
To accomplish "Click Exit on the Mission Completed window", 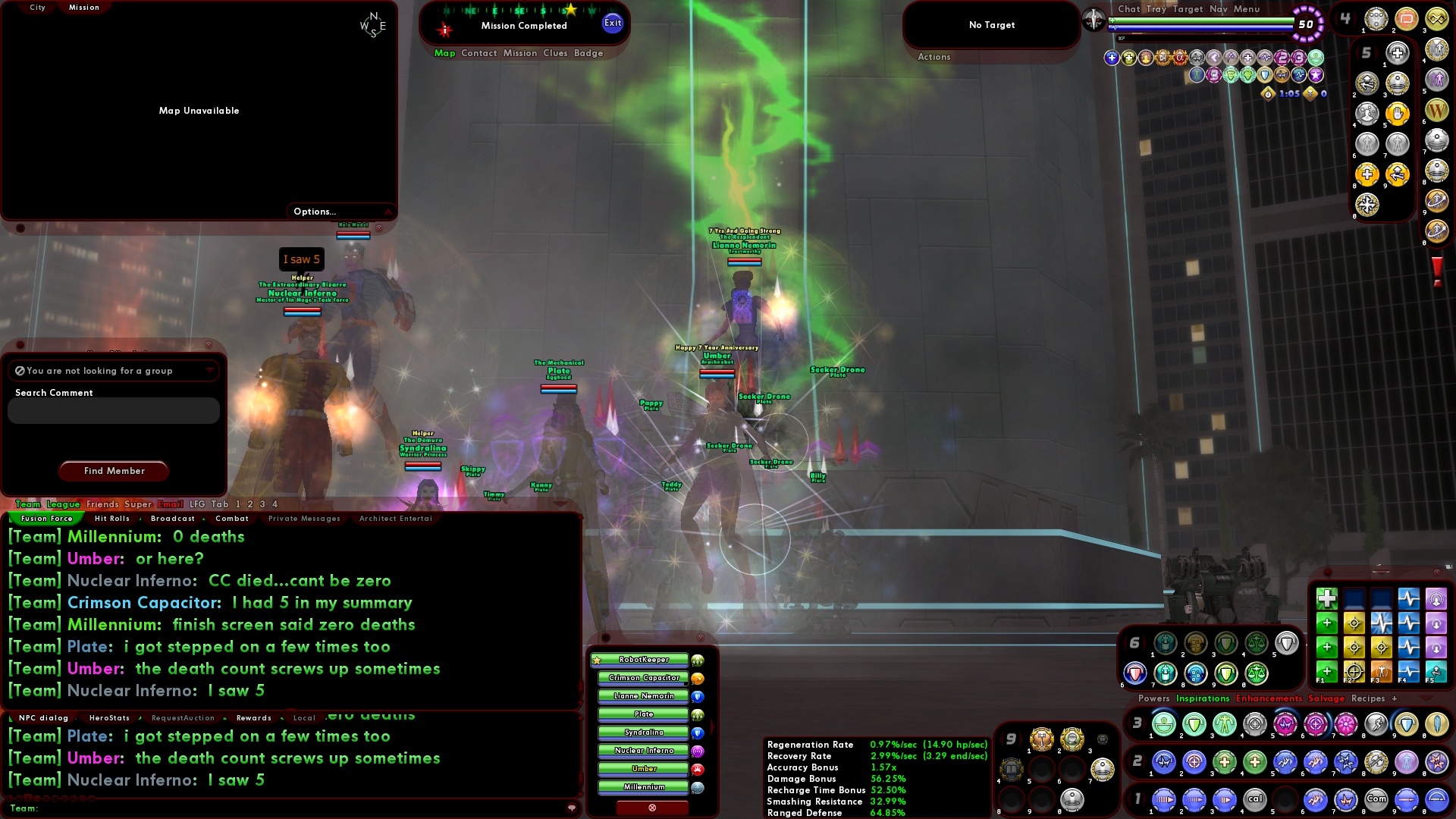I will coord(611,23).
